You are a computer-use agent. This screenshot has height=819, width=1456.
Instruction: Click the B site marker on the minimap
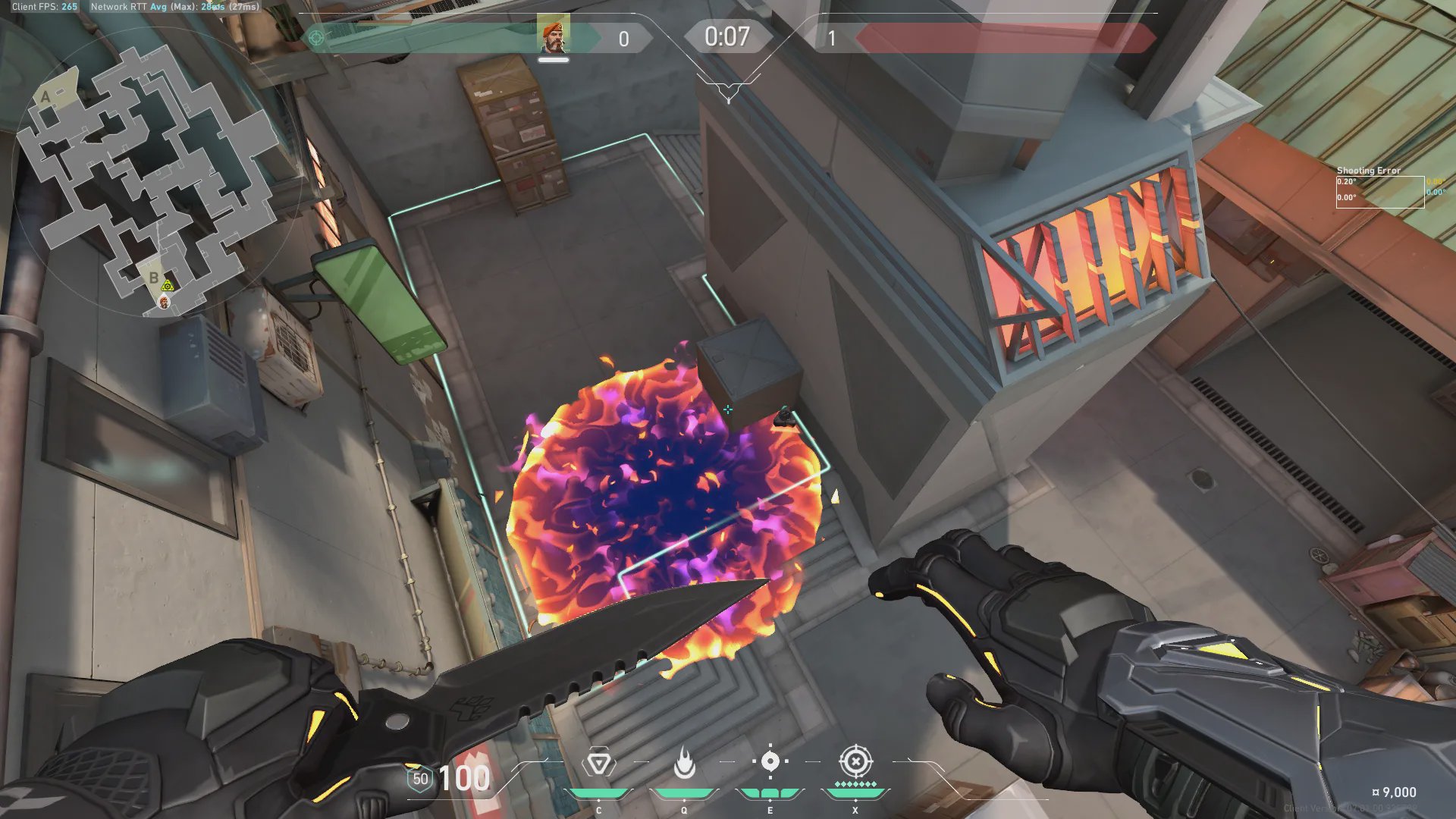click(x=154, y=278)
